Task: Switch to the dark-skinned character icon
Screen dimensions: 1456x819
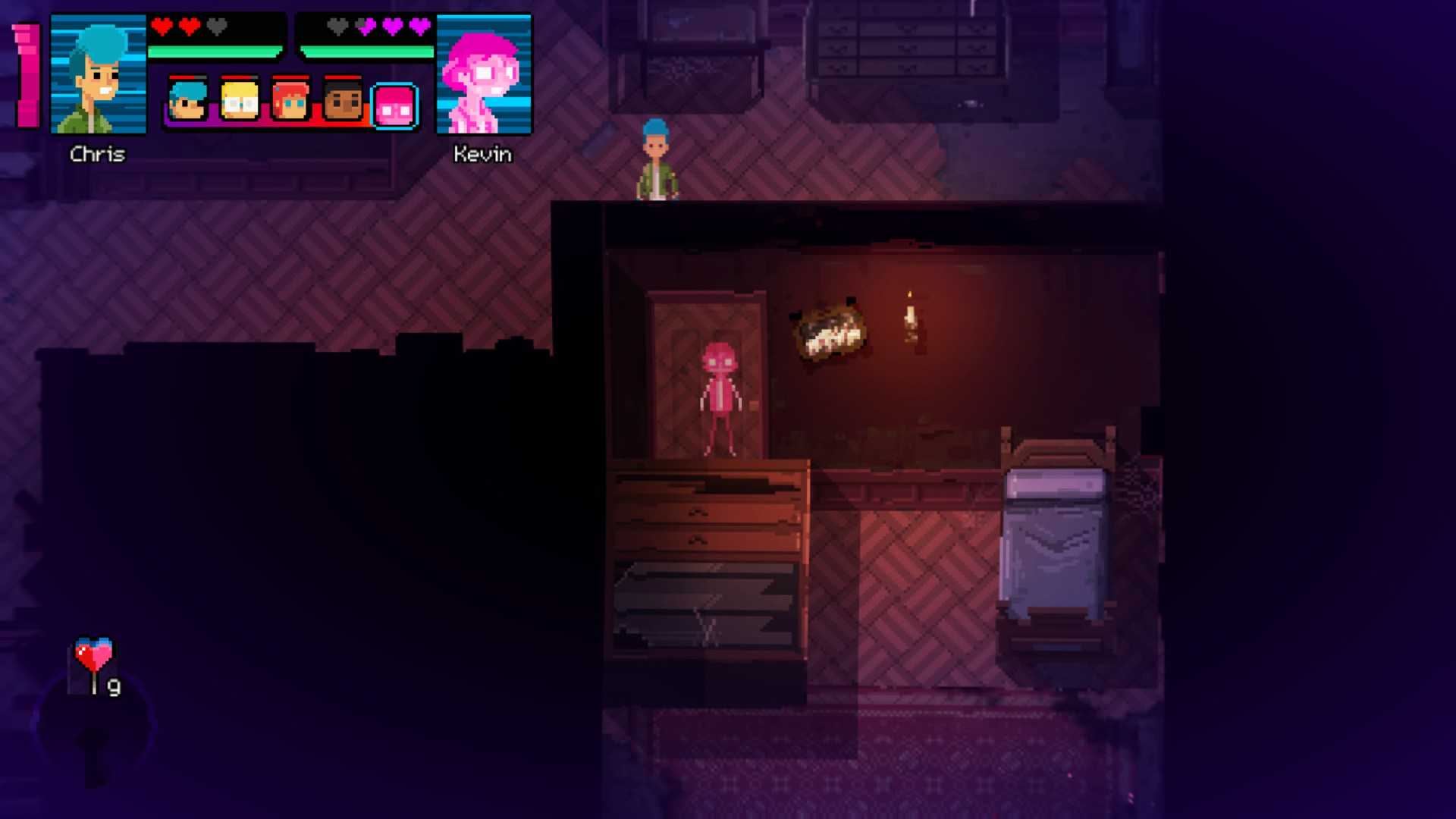Action: [342, 101]
